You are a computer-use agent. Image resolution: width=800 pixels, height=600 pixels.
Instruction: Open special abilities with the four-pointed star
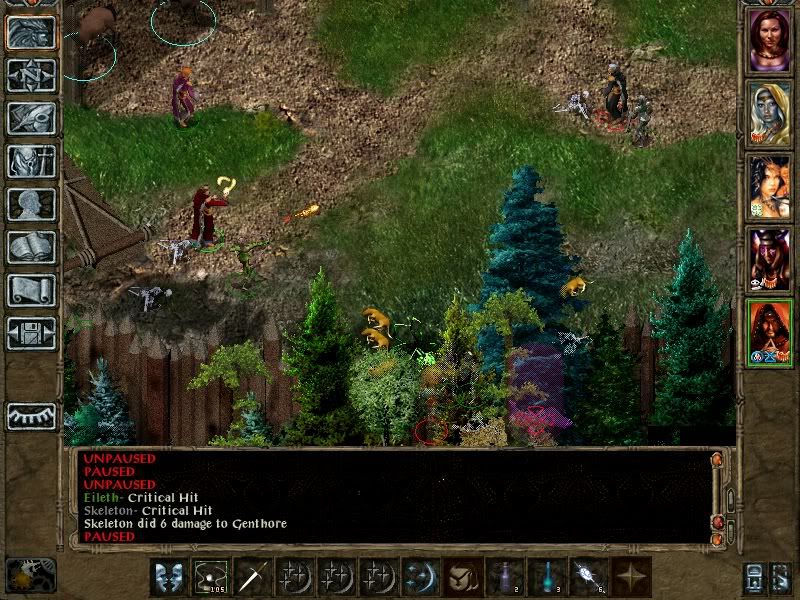click(630, 577)
